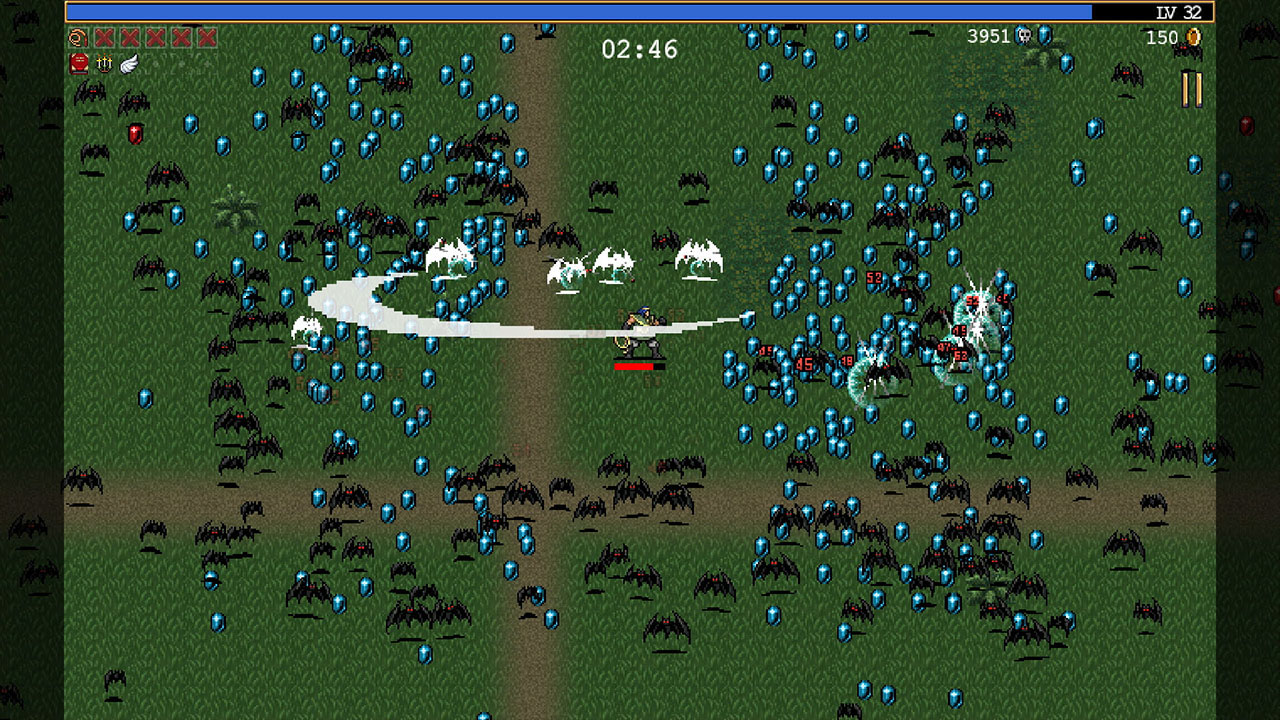Click the red health recovery gem pickup
1280x720 pixels.
pos(135,133)
